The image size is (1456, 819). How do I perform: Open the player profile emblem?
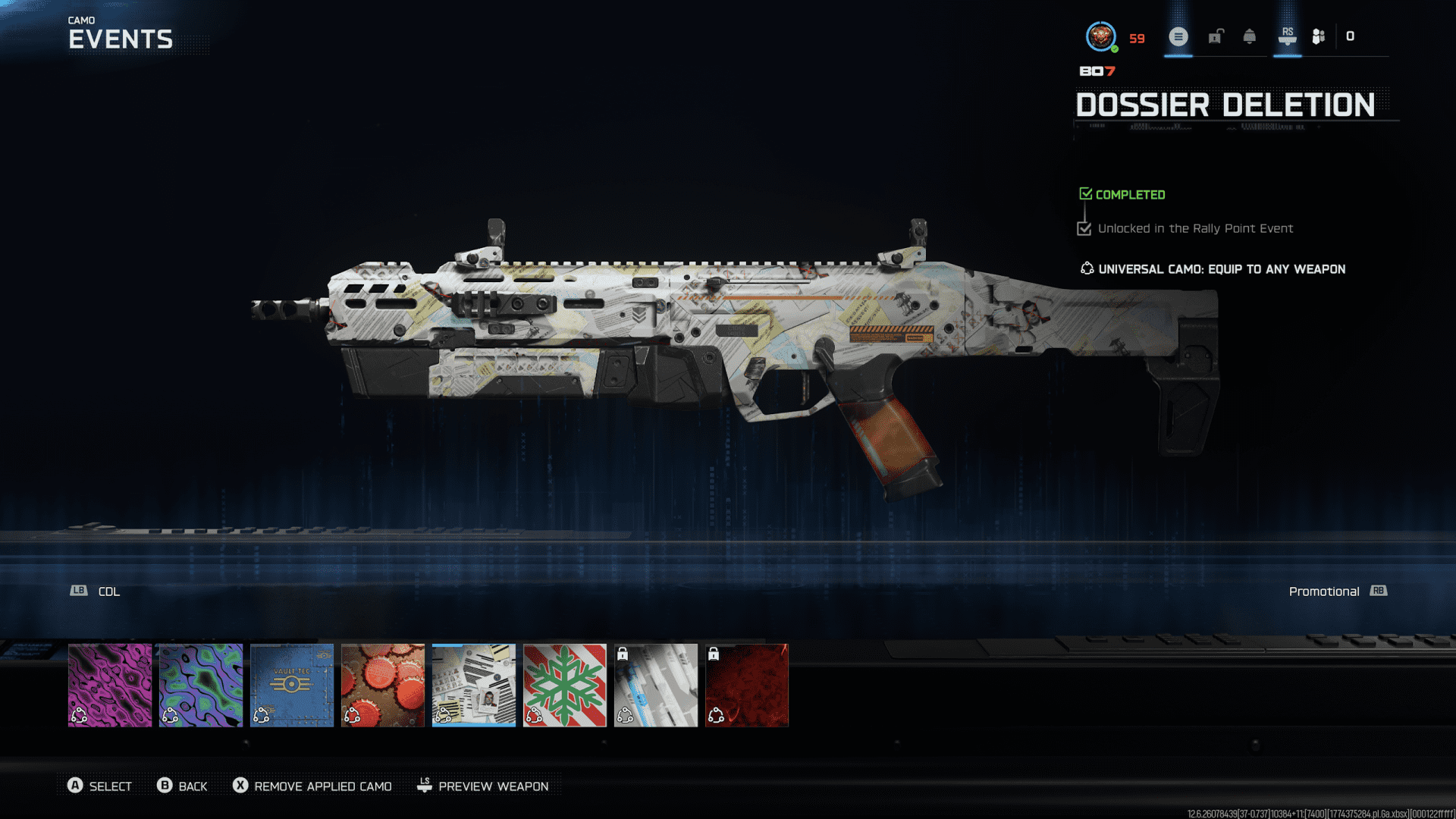[1100, 36]
